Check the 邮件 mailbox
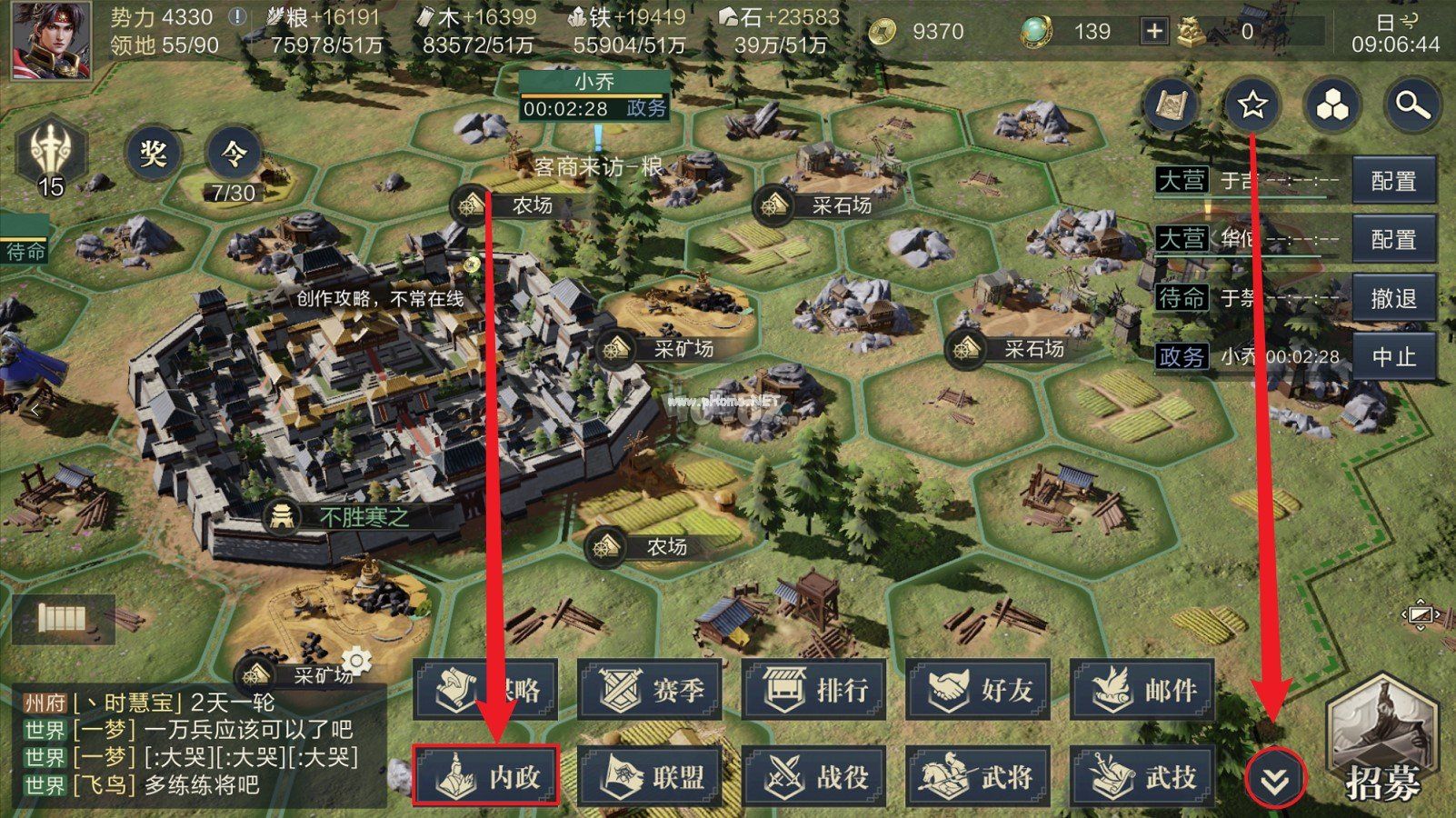The height and width of the screenshot is (818, 1456). tap(1143, 691)
